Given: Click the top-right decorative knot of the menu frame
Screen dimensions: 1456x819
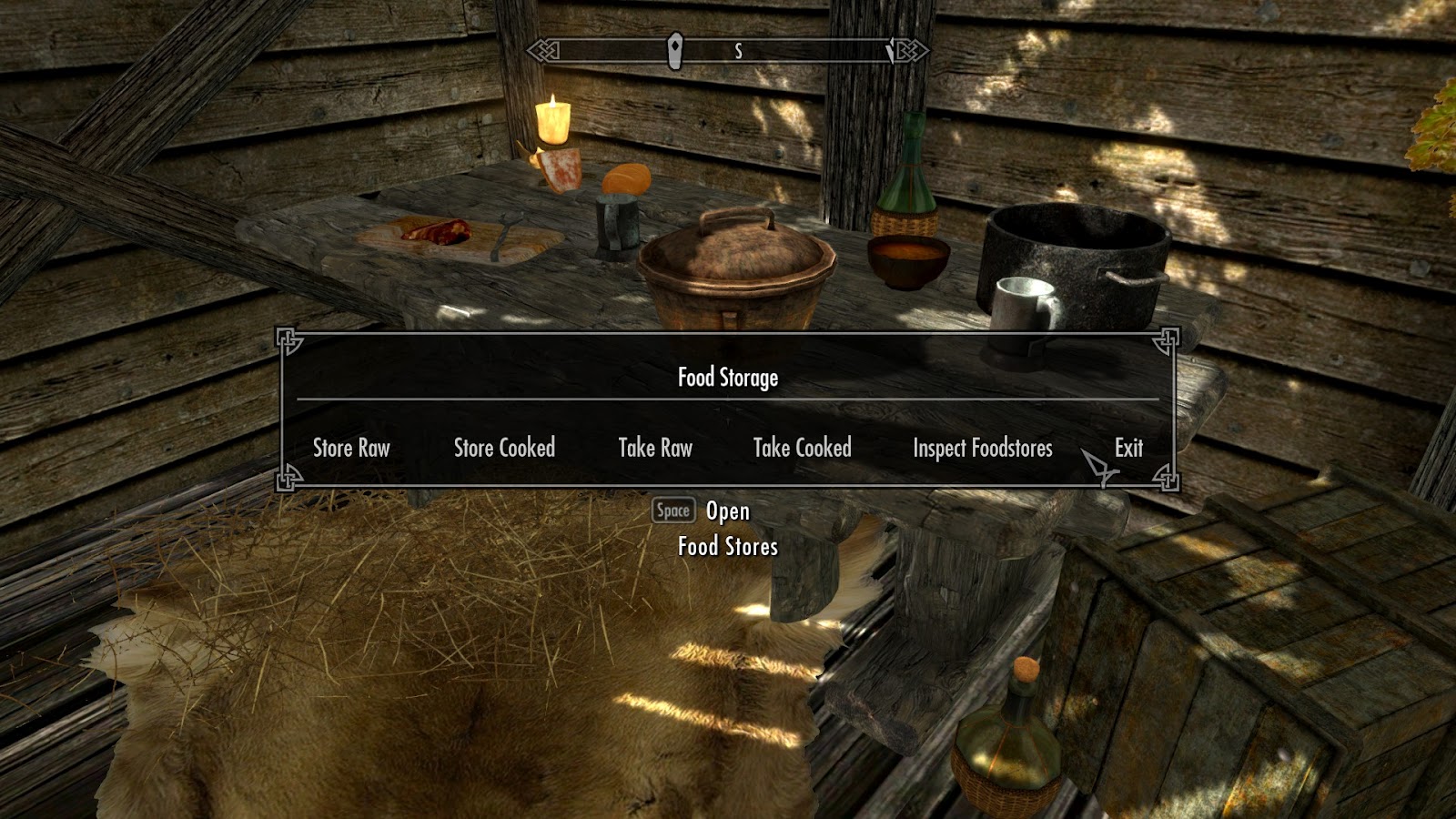Looking at the screenshot, I should pyautogui.click(x=1168, y=339).
